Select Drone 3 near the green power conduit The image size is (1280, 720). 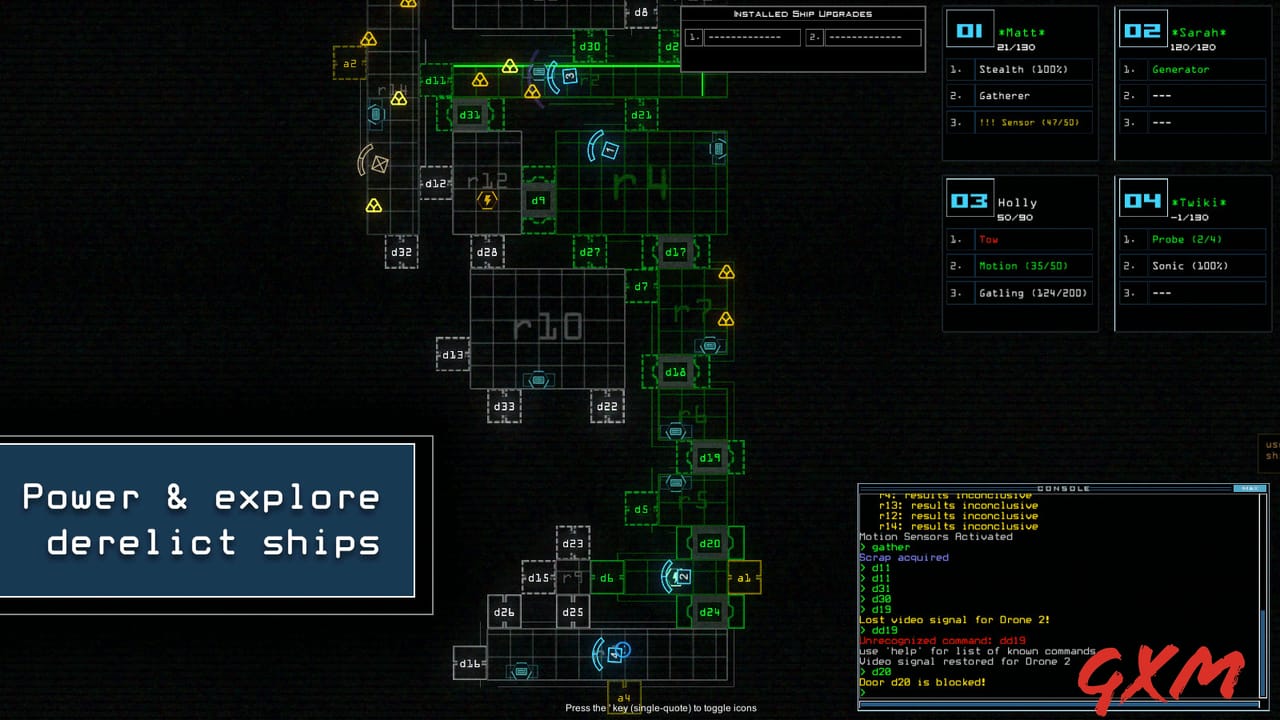(568, 75)
